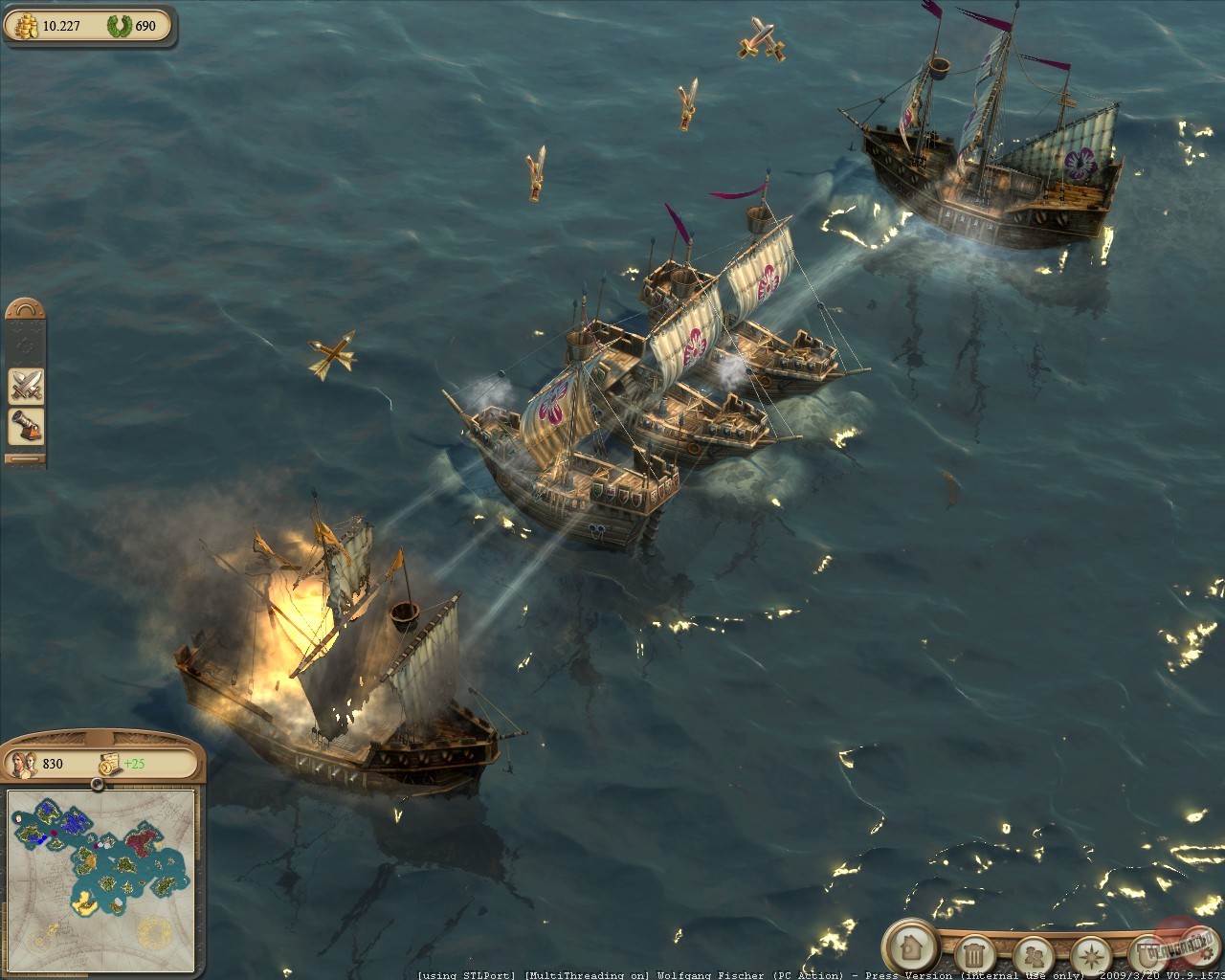This screenshot has height=980, width=1225.
Task: Click the compass star button
Action: pos(1090,954)
